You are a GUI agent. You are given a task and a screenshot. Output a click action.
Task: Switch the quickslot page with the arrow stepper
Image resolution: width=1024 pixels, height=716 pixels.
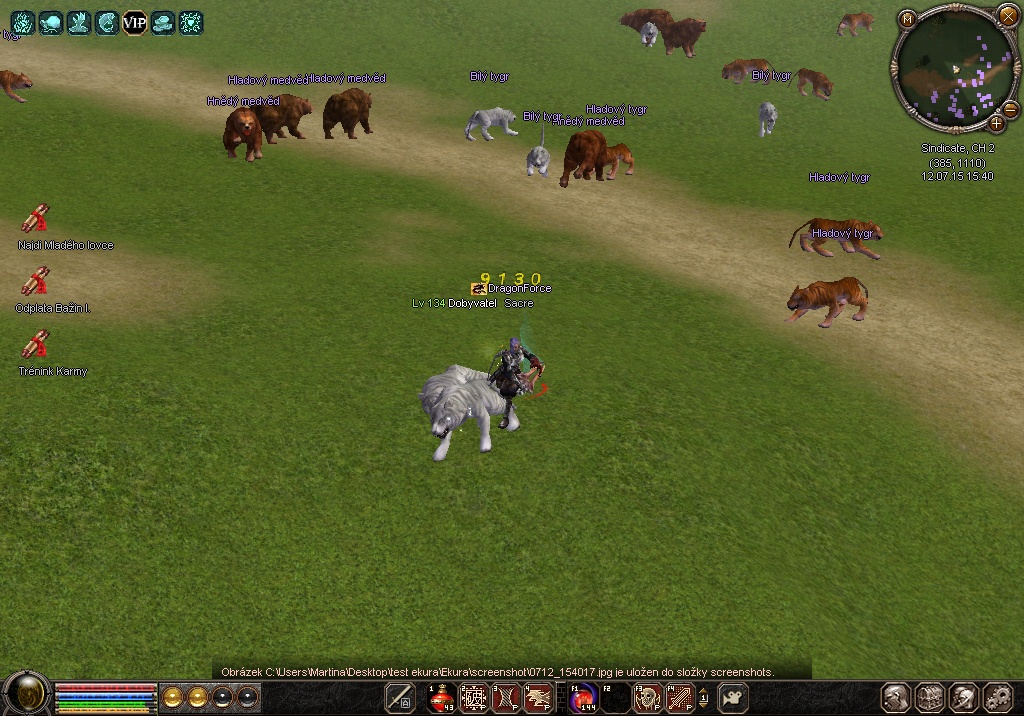pos(704,697)
